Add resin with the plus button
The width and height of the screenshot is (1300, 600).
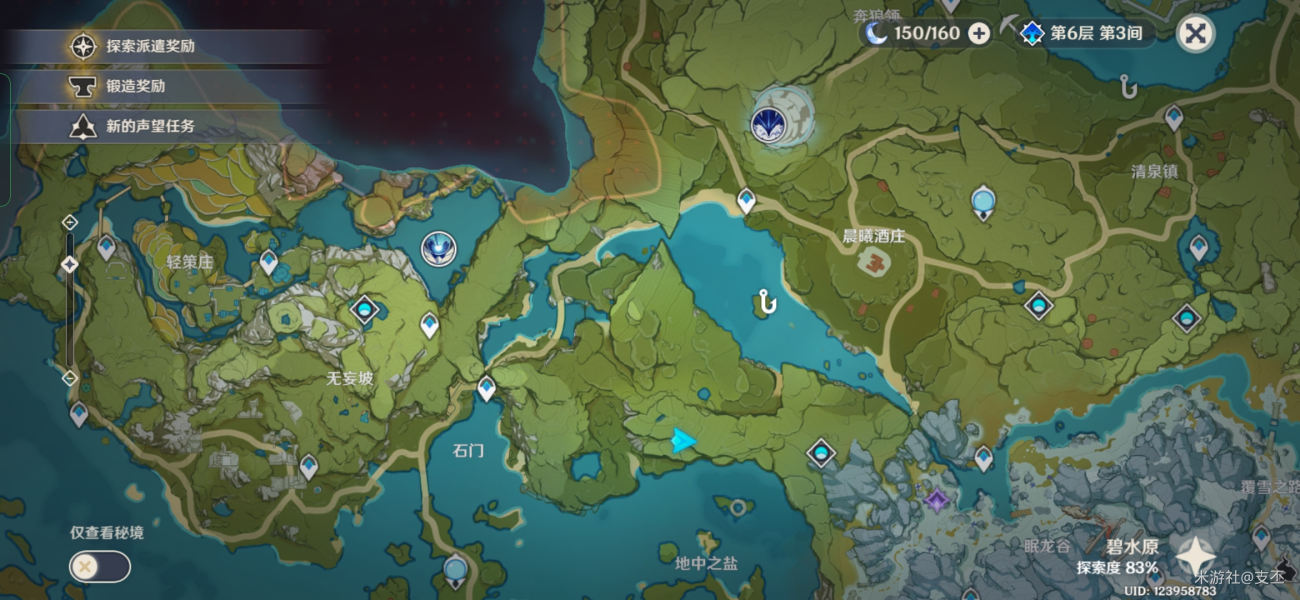tap(979, 34)
